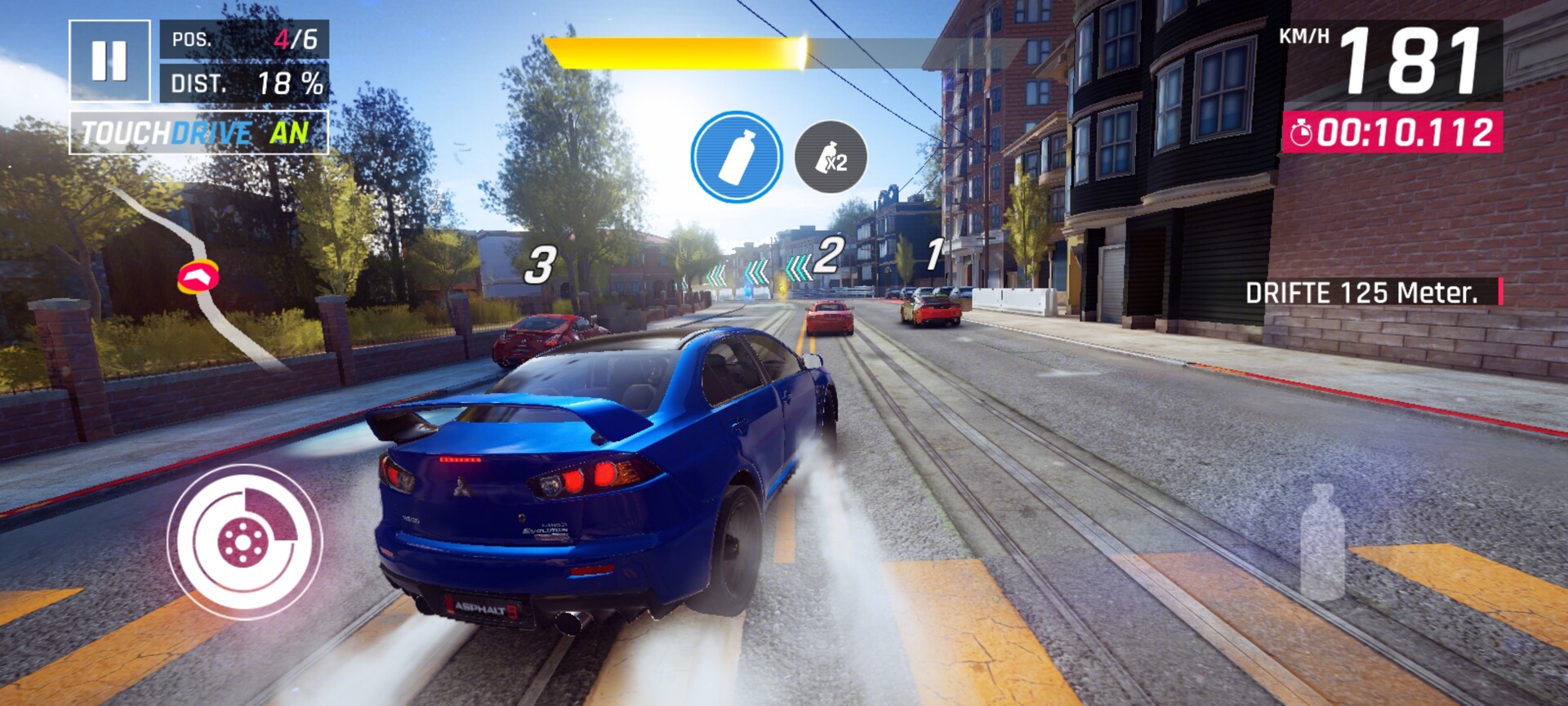The width and height of the screenshot is (1568, 706).
Task: Toggle the TouchDrive AN setting
Action: [x=198, y=132]
